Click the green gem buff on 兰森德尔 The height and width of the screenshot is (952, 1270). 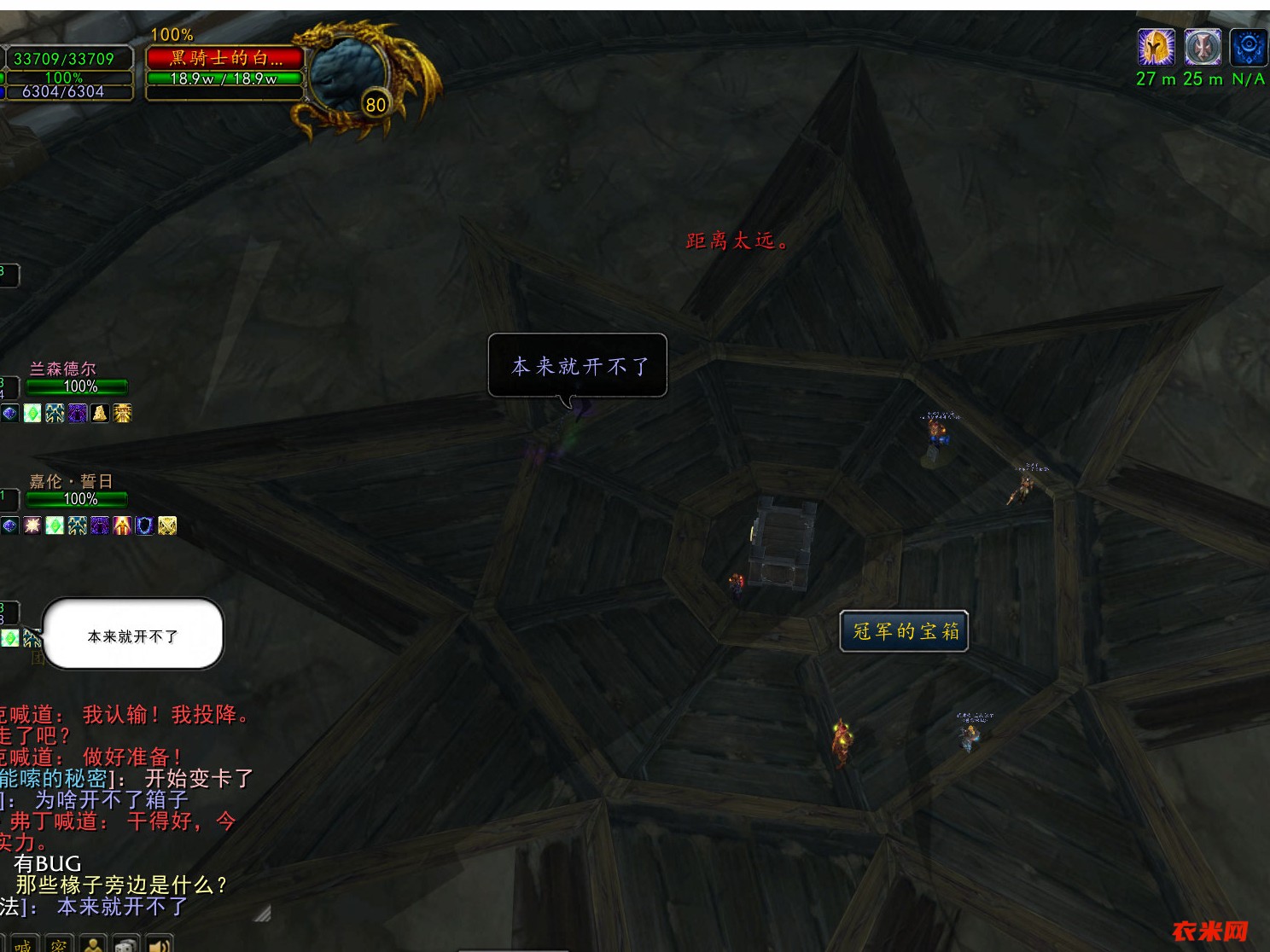(x=32, y=413)
